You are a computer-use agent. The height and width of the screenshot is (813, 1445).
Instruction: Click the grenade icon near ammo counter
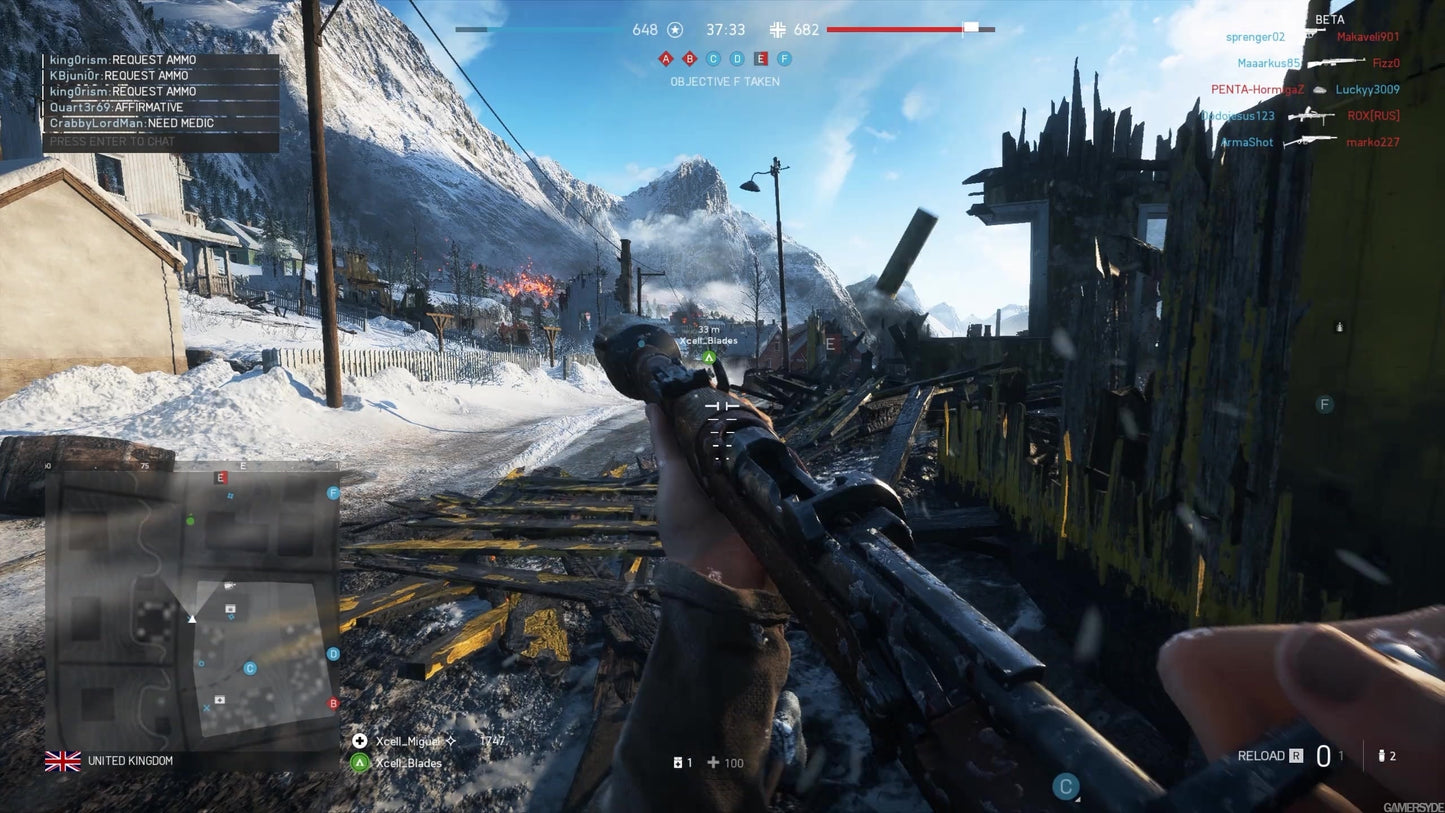tap(1381, 756)
